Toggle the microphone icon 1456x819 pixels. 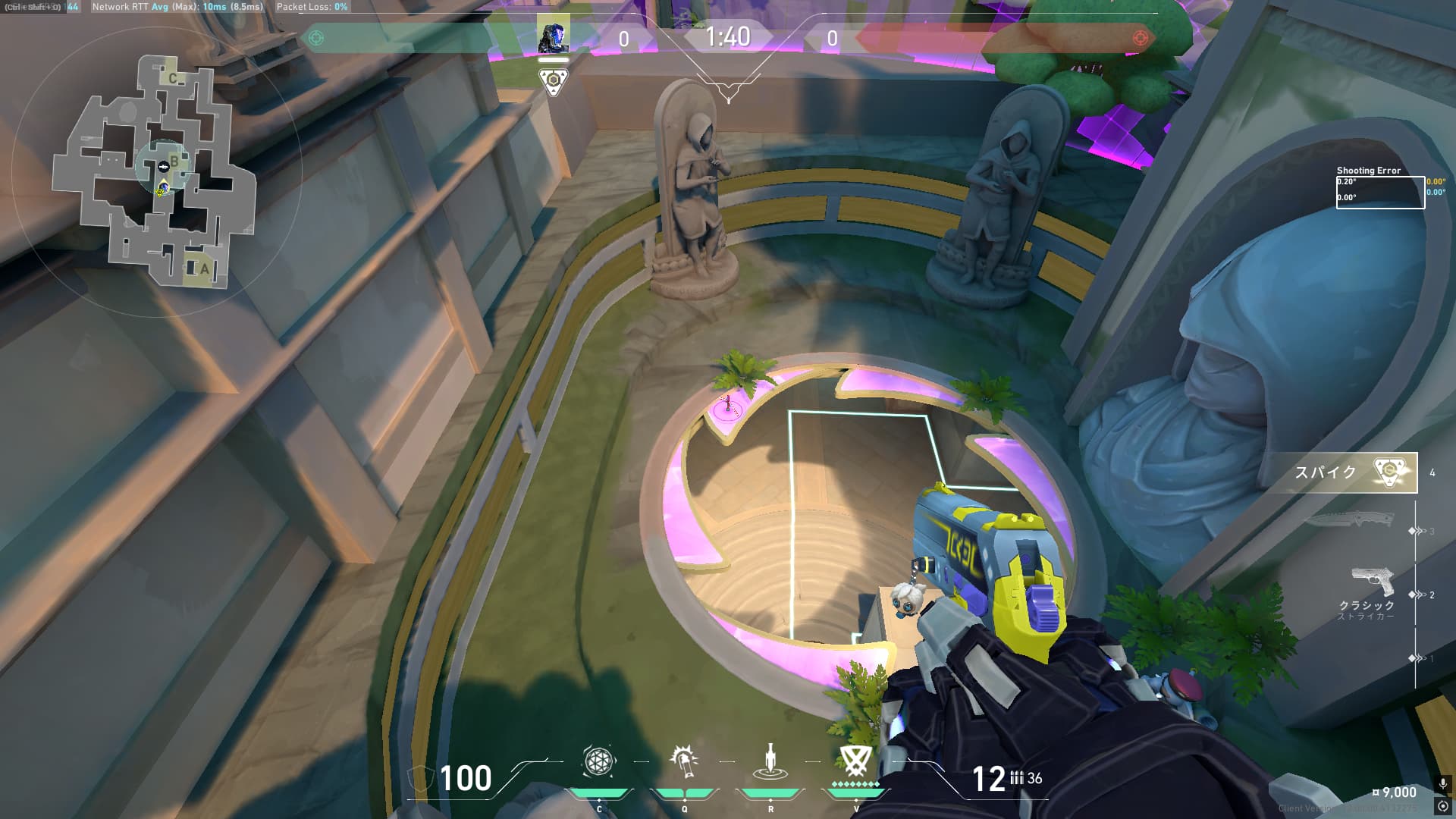pos(1442,784)
